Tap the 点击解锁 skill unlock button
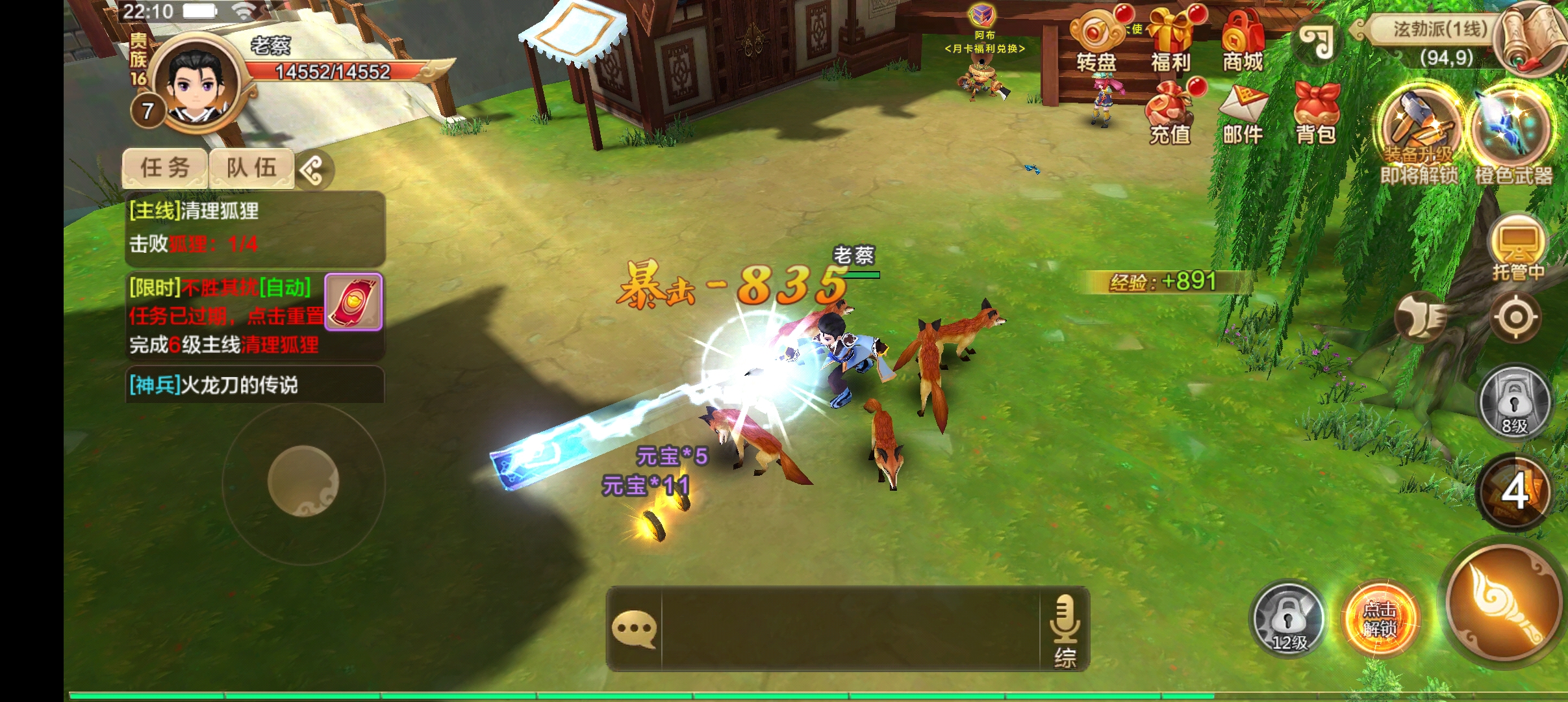The image size is (1568, 702). pyautogui.click(x=1380, y=619)
